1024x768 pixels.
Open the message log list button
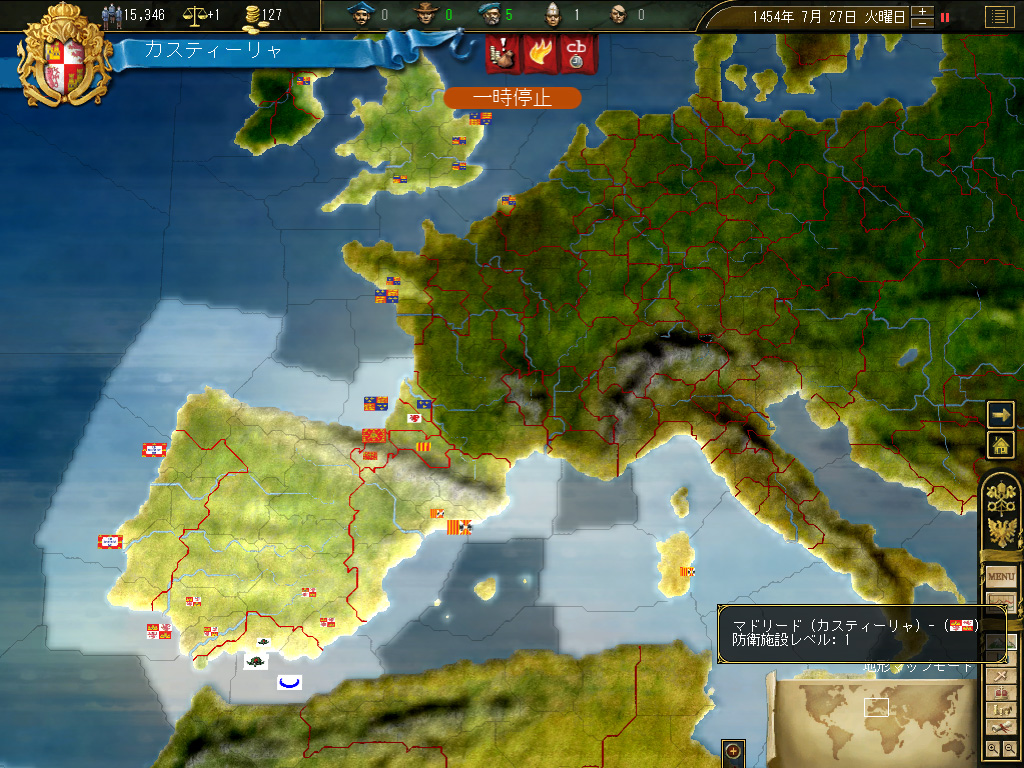(998, 16)
